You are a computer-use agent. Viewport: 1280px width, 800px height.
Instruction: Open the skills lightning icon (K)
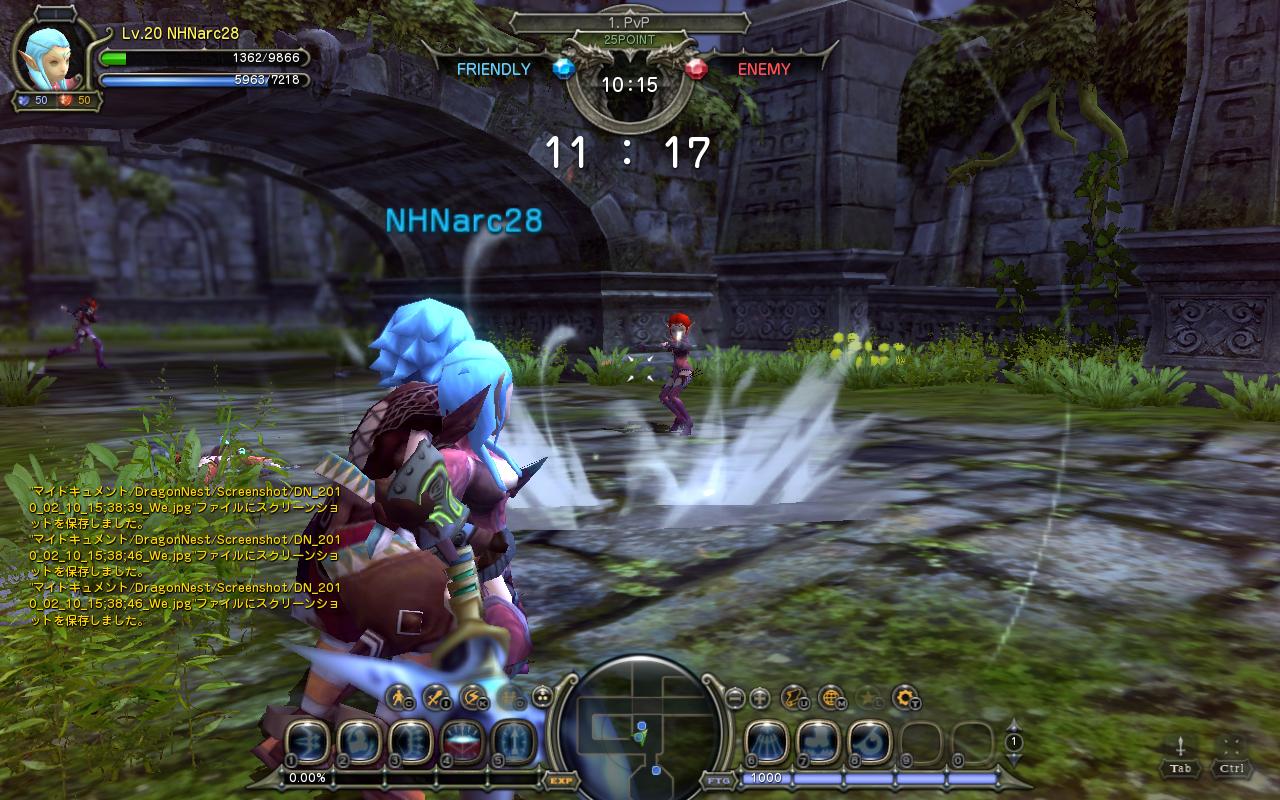pos(471,696)
